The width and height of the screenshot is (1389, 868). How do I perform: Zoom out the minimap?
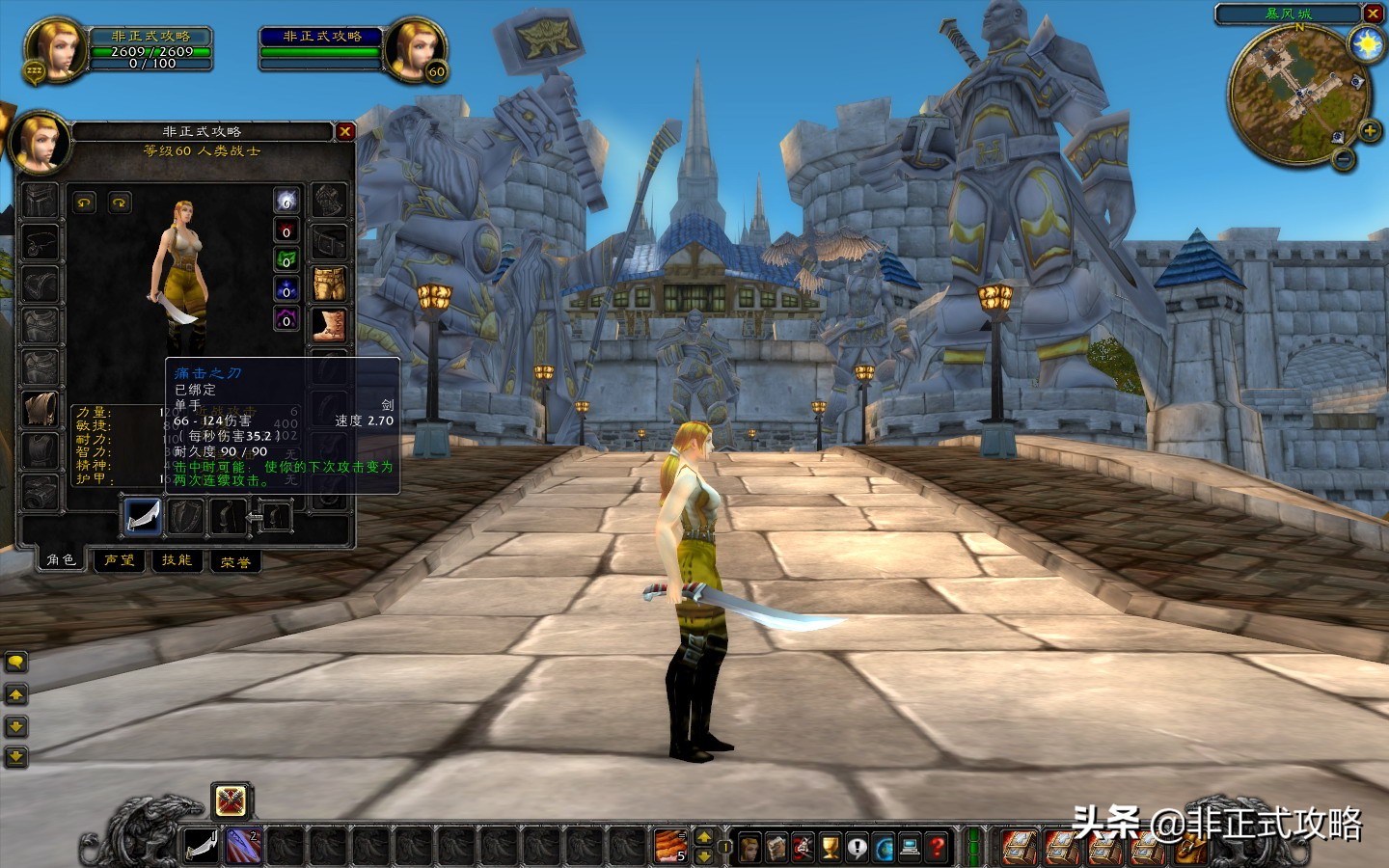1344,160
